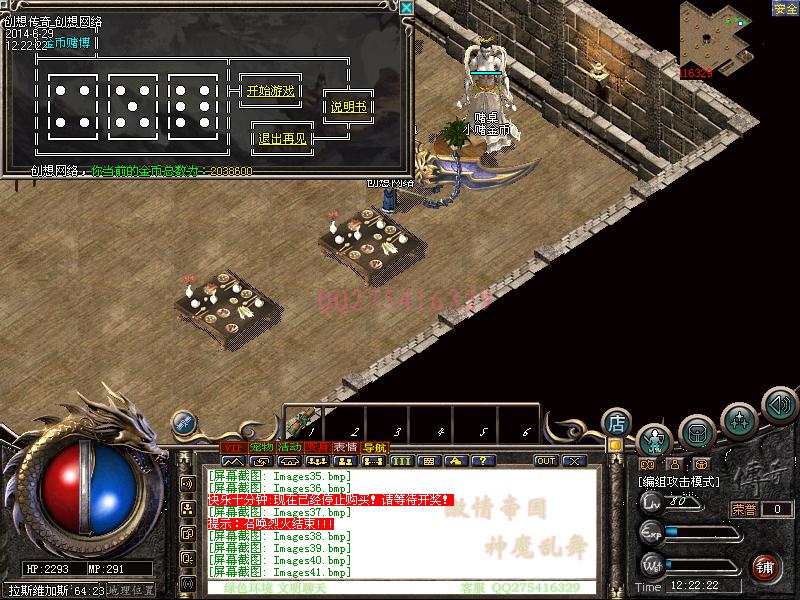800x600 pixels.
Task: Start the dice game via 开始游戏
Action: click(271, 91)
